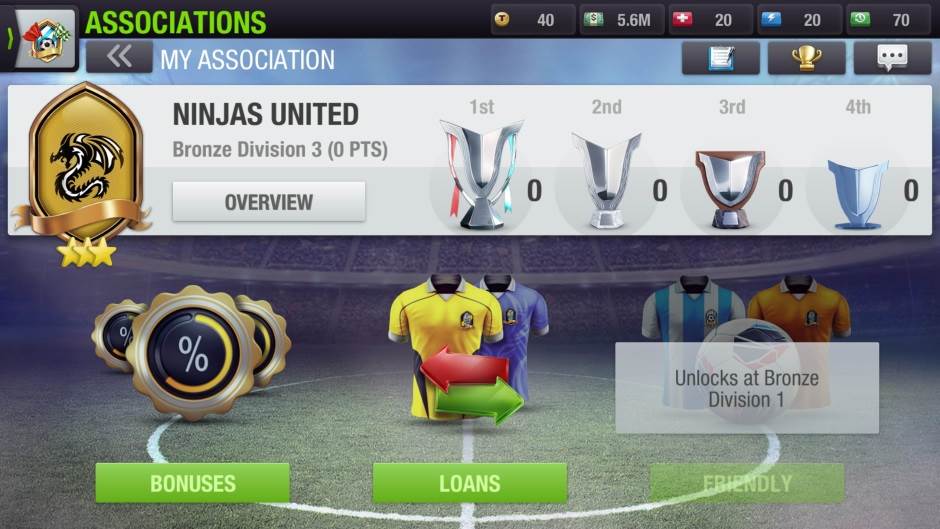Screen dimensions: 940x529
Task: Open the Bonuses section
Action: [192, 483]
